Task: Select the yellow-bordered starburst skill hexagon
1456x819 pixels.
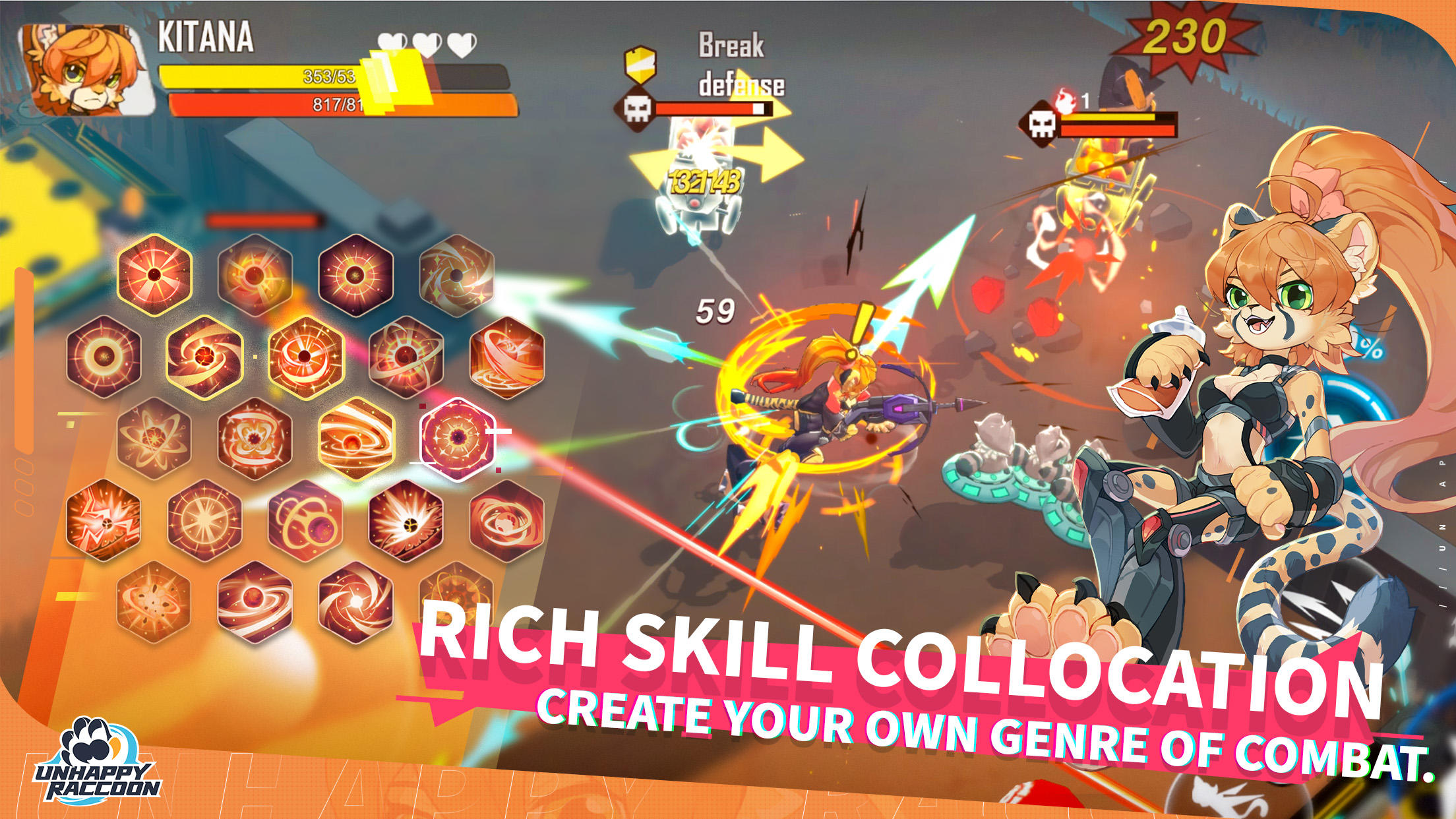Action: click(154, 276)
